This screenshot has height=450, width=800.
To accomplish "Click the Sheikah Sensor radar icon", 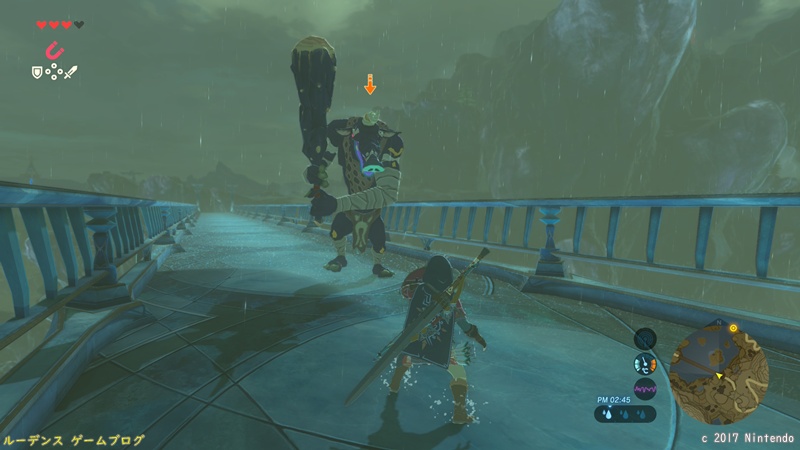I will tap(645, 339).
